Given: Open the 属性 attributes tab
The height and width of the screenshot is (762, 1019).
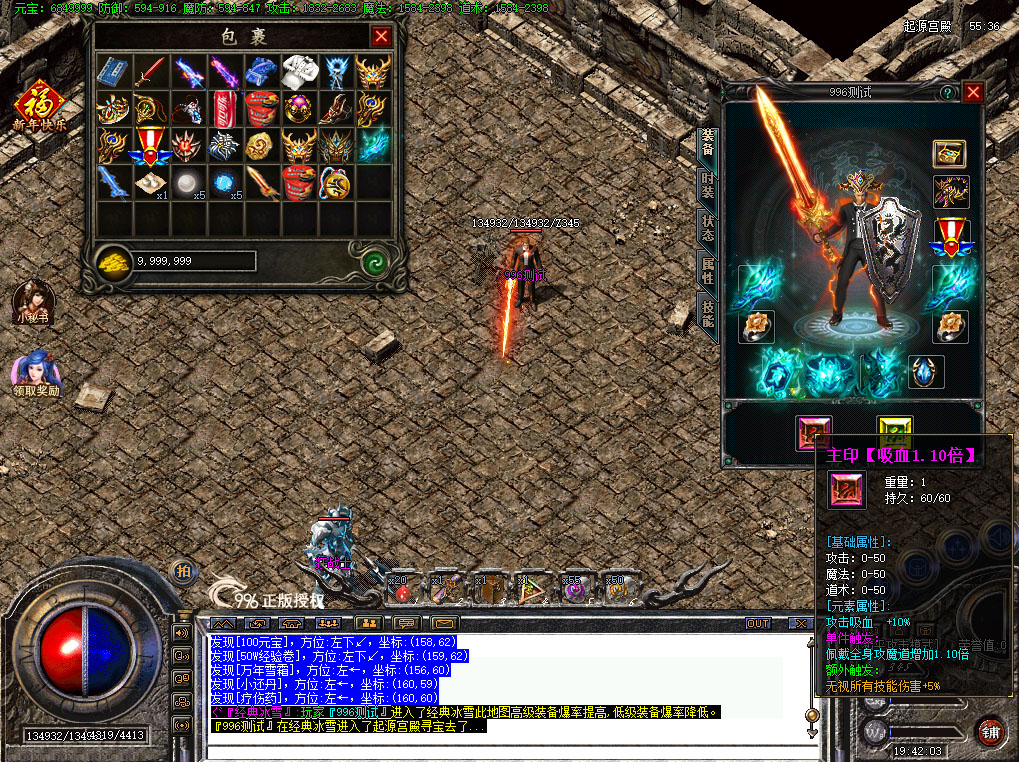Looking at the screenshot, I should 708,270.
